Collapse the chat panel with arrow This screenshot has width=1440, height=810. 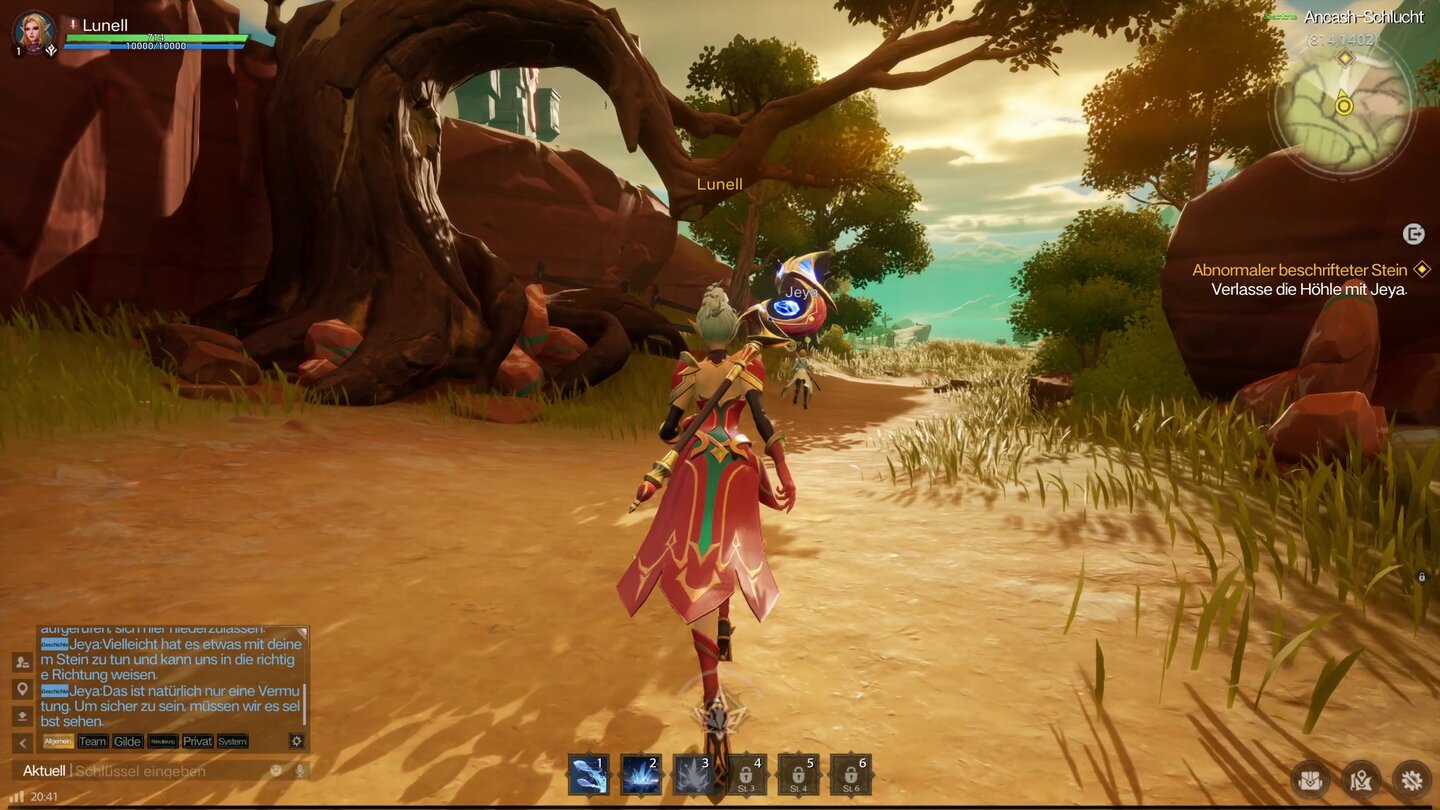point(22,742)
